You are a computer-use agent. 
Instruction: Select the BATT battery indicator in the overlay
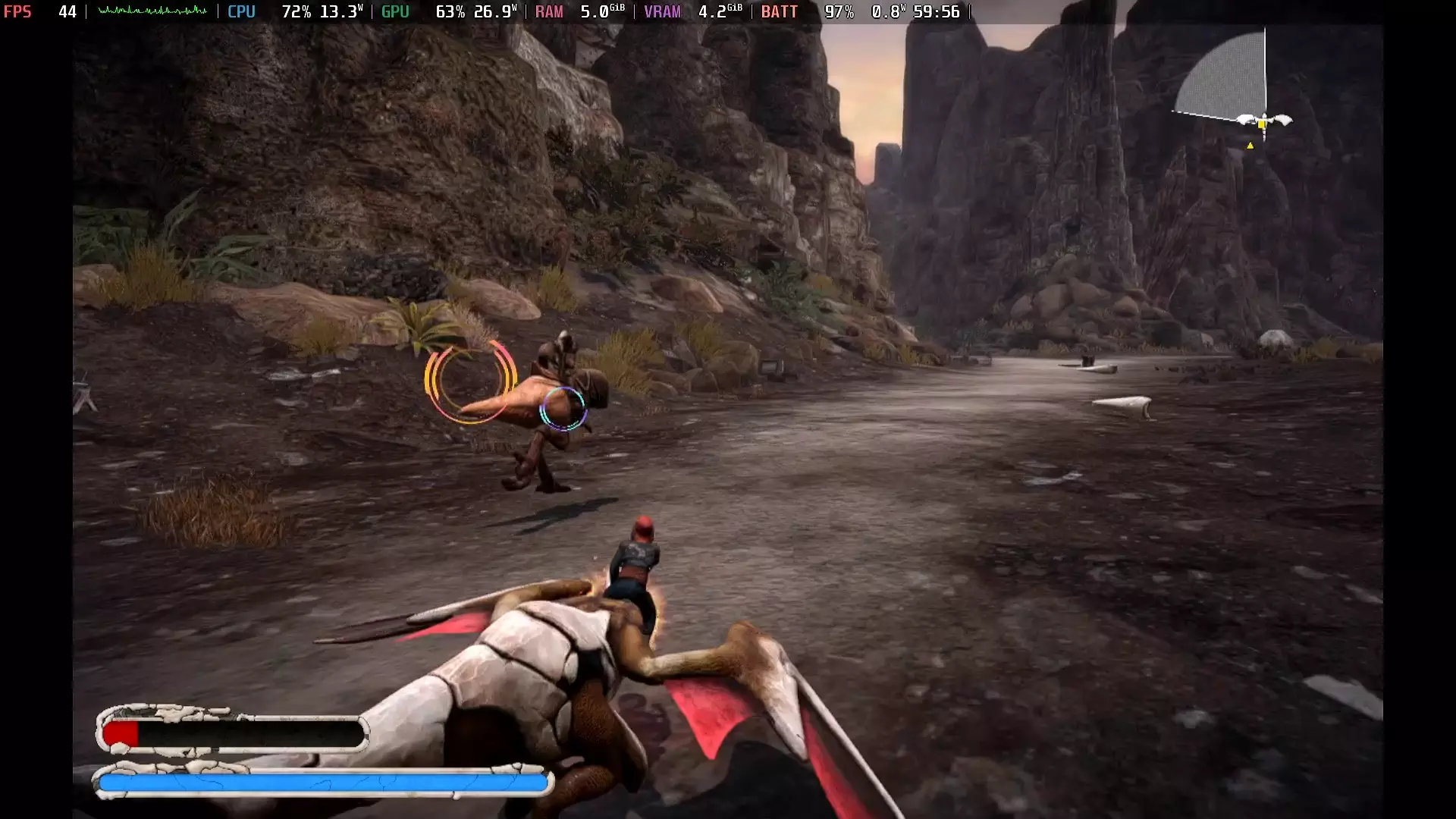coord(780,11)
